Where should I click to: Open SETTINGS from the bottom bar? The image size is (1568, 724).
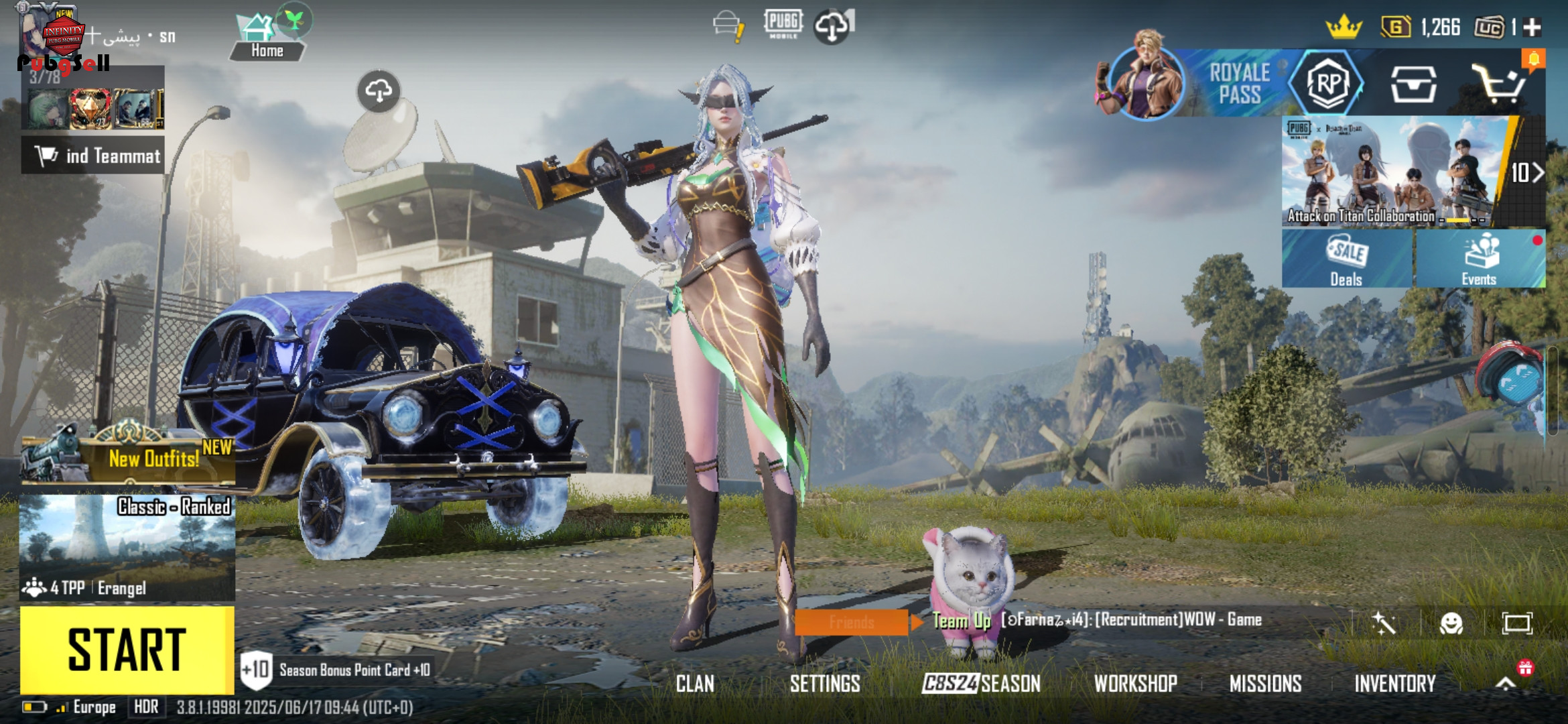click(x=825, y=684)
